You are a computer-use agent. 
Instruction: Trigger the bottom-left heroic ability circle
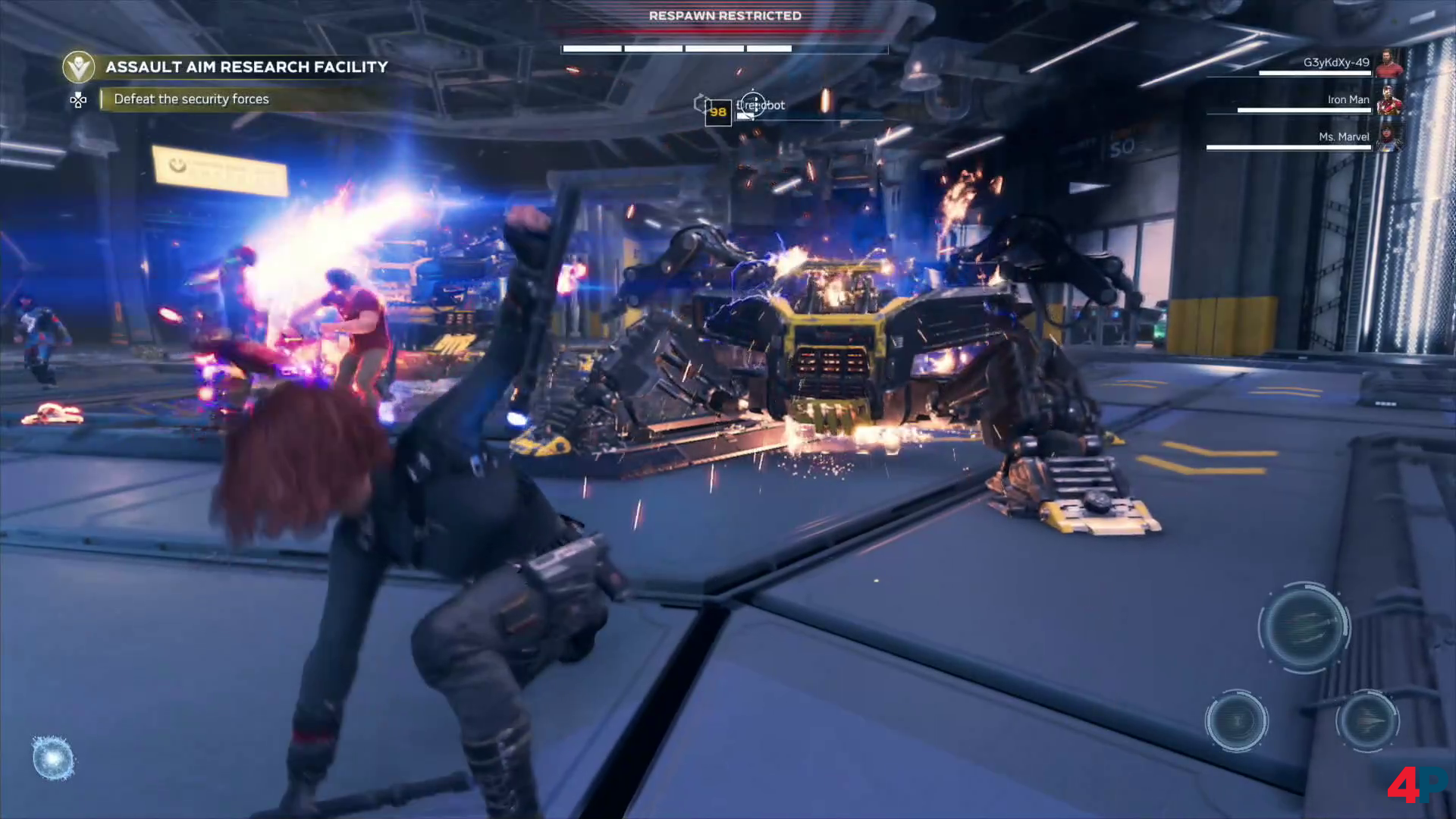click(x=1236, y=720)
